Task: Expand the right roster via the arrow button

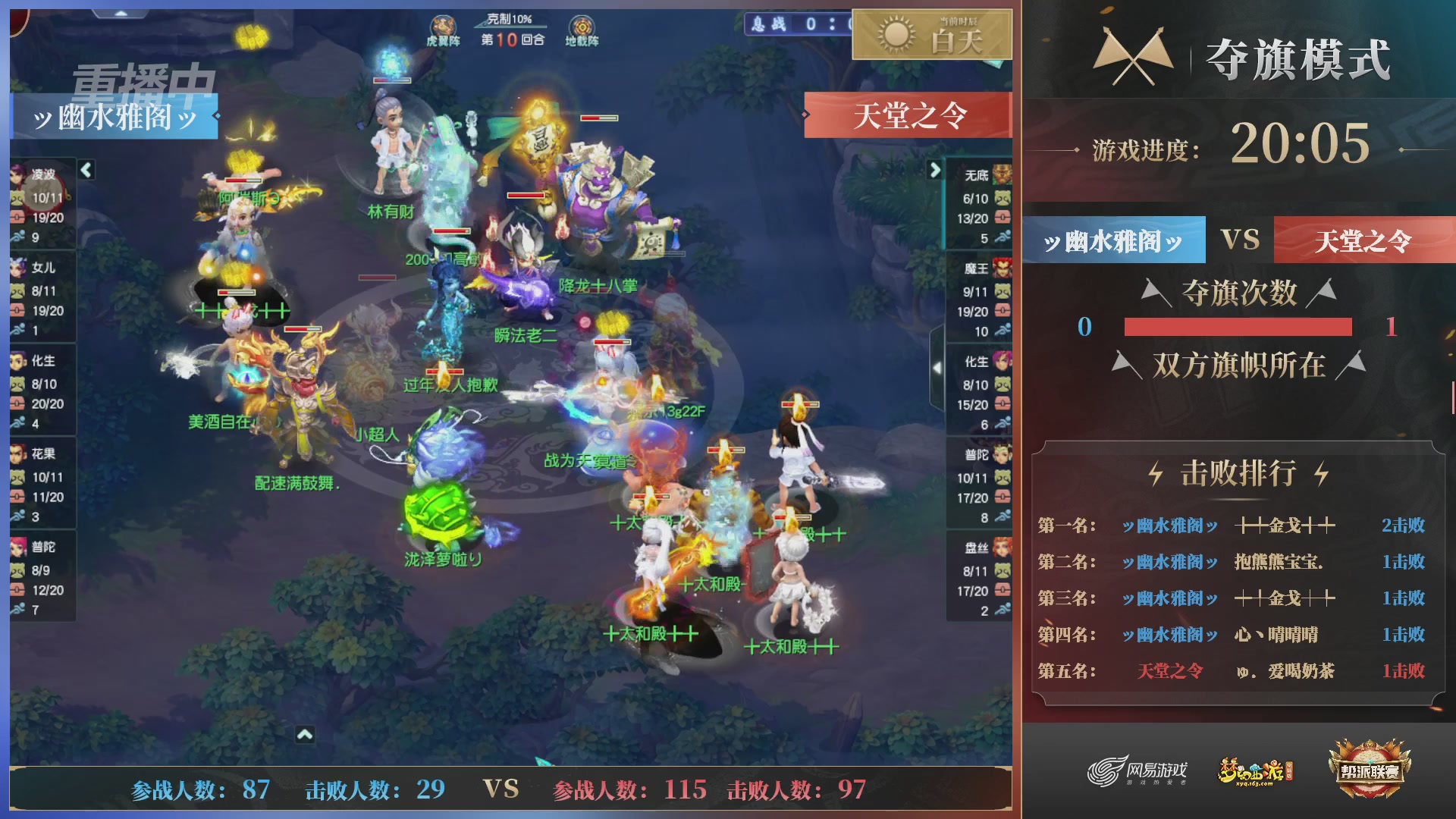Action: click(x=934, y=171)
